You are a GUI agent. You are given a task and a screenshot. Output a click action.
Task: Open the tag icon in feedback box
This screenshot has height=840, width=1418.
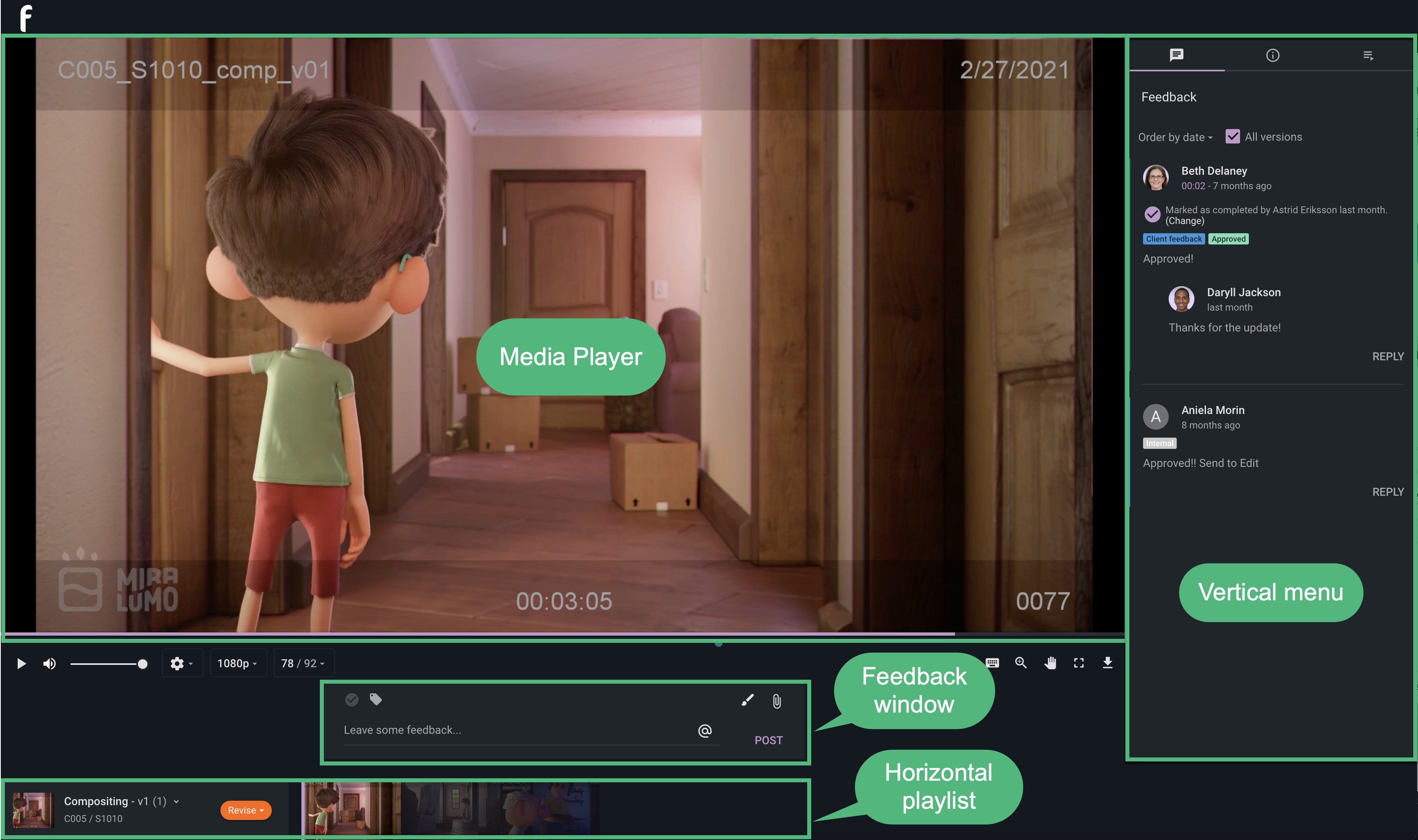coord(376,700)
